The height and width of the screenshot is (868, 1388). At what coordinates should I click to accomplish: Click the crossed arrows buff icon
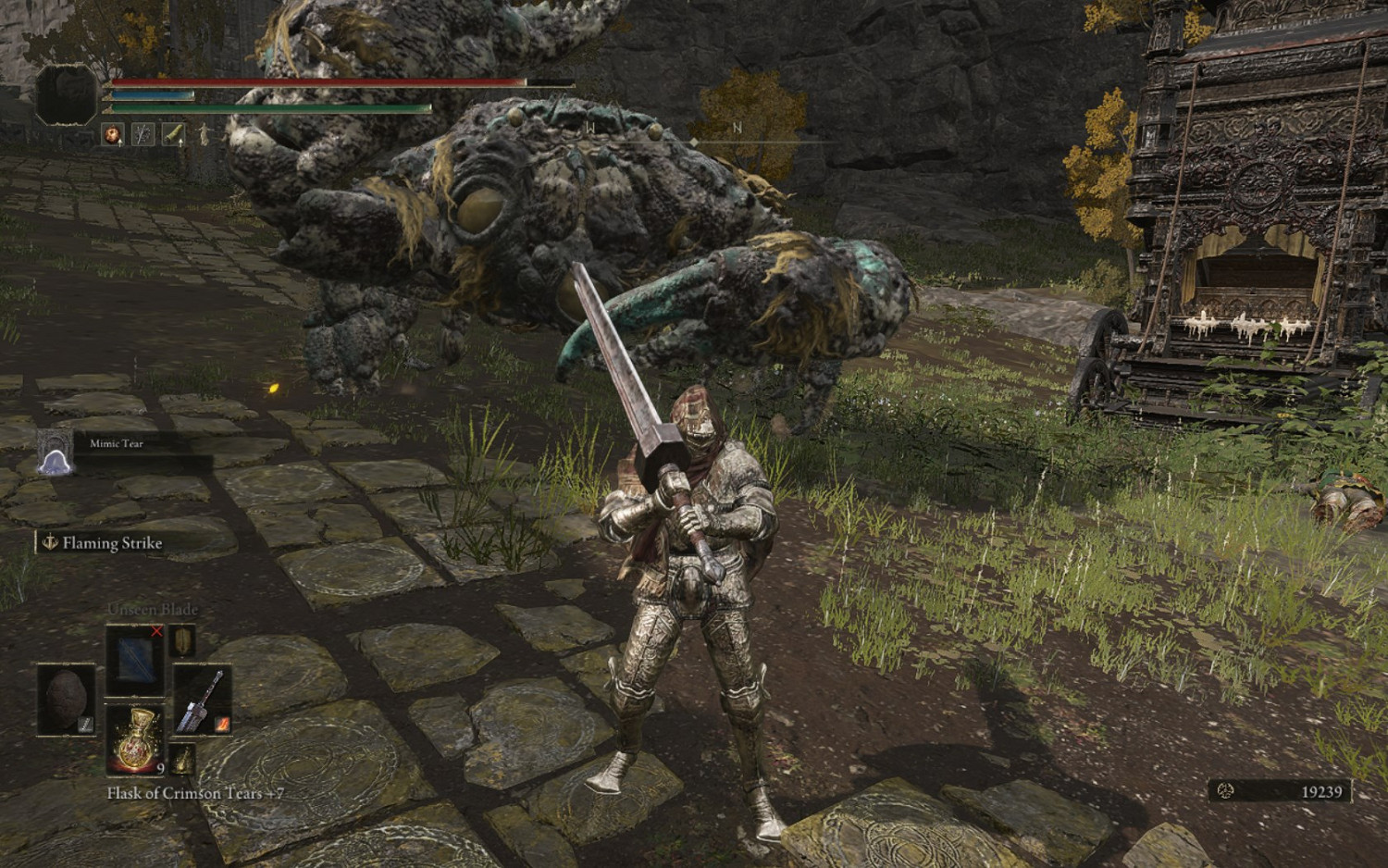click(143, 133)
